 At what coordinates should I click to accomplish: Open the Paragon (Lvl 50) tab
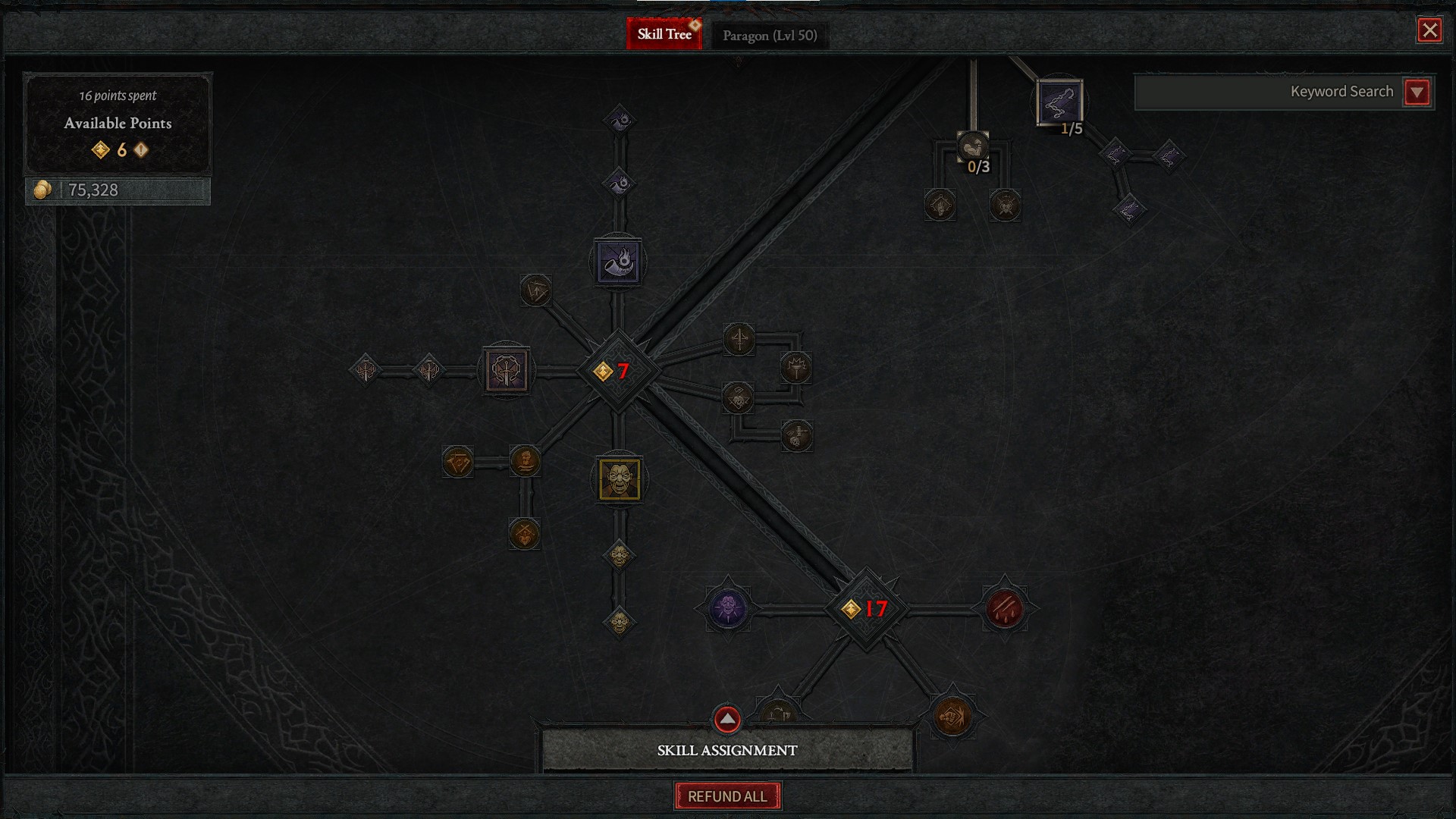tap(769, 36)
